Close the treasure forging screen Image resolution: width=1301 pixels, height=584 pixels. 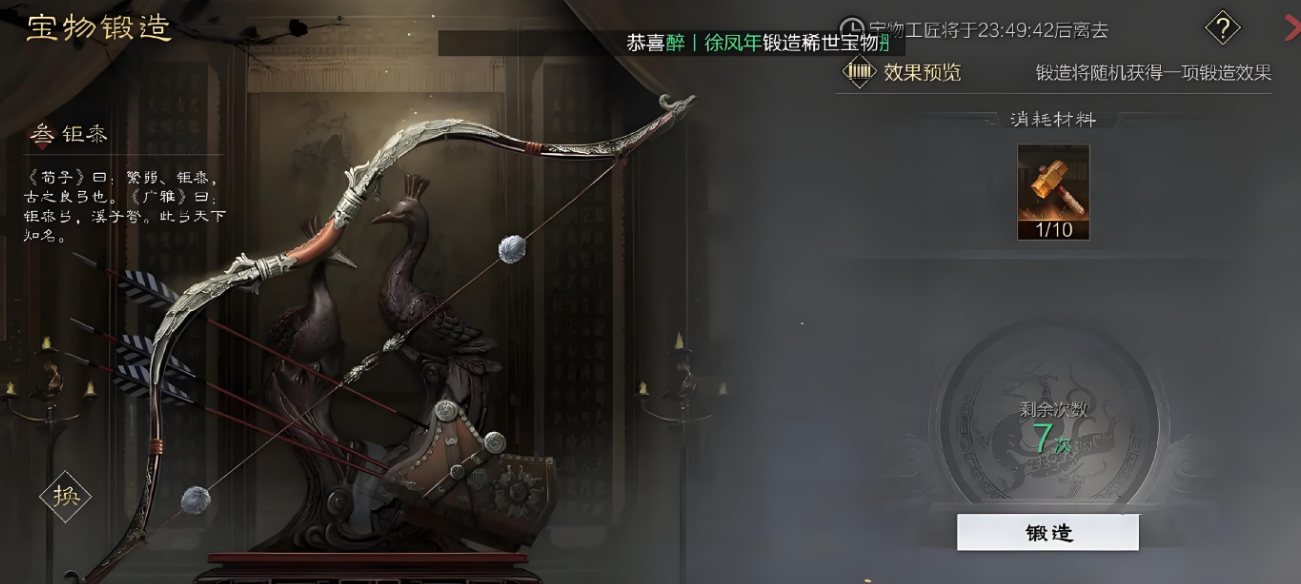(x=1292, y=28)
